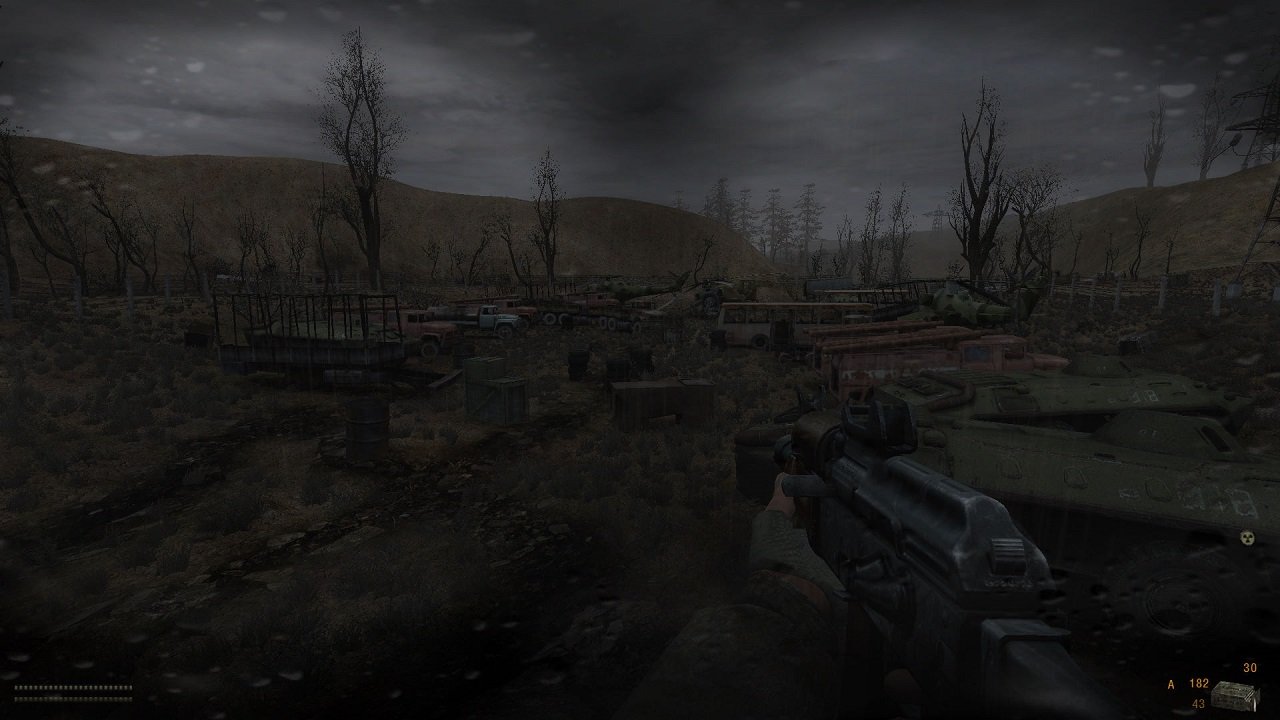Click the stamina bar below the health bar
Screen dimensions: 1280x720
click(x=73, y=700)
